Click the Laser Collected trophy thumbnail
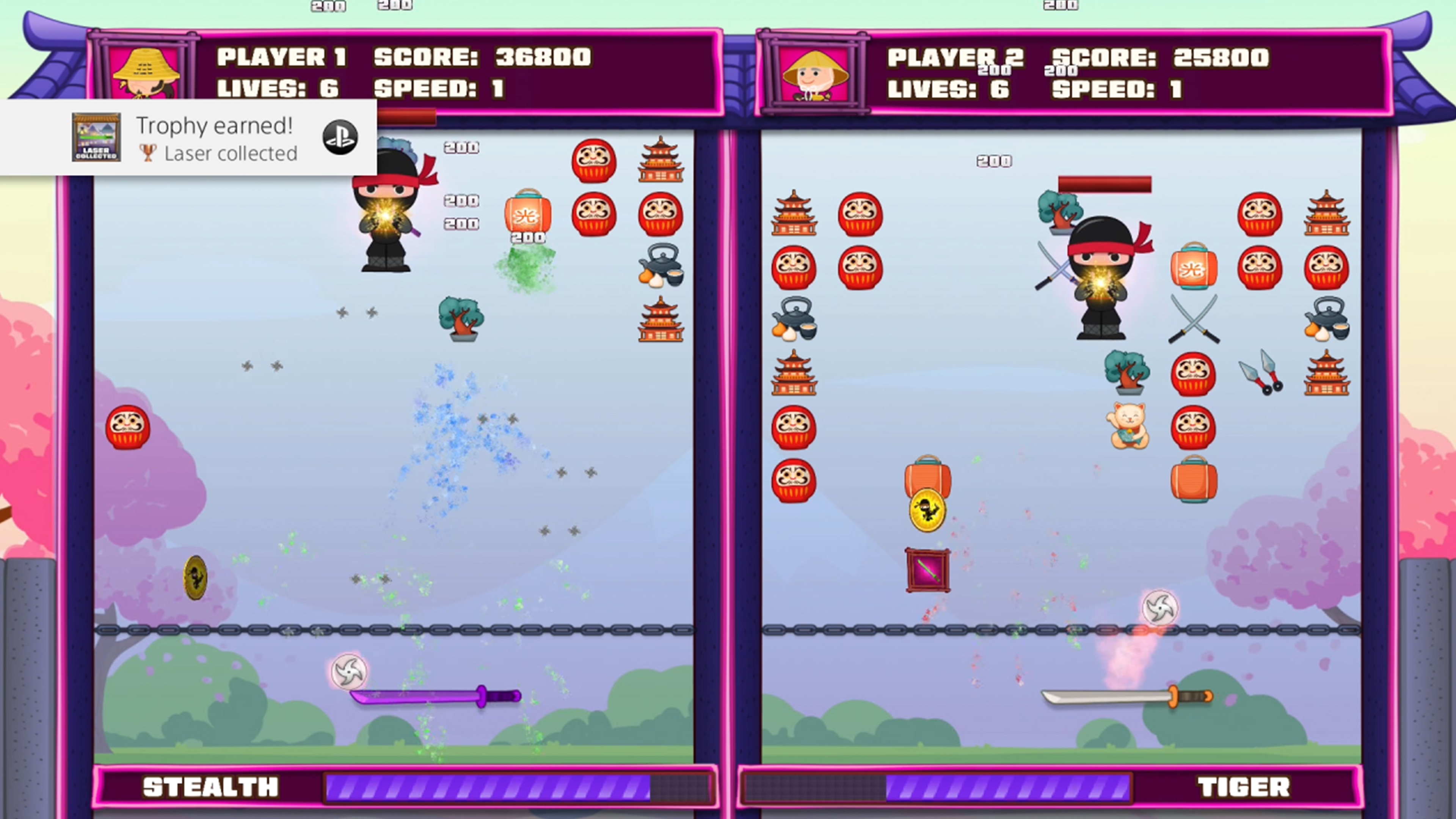1456x819 pixels. (x=96, y=137)
